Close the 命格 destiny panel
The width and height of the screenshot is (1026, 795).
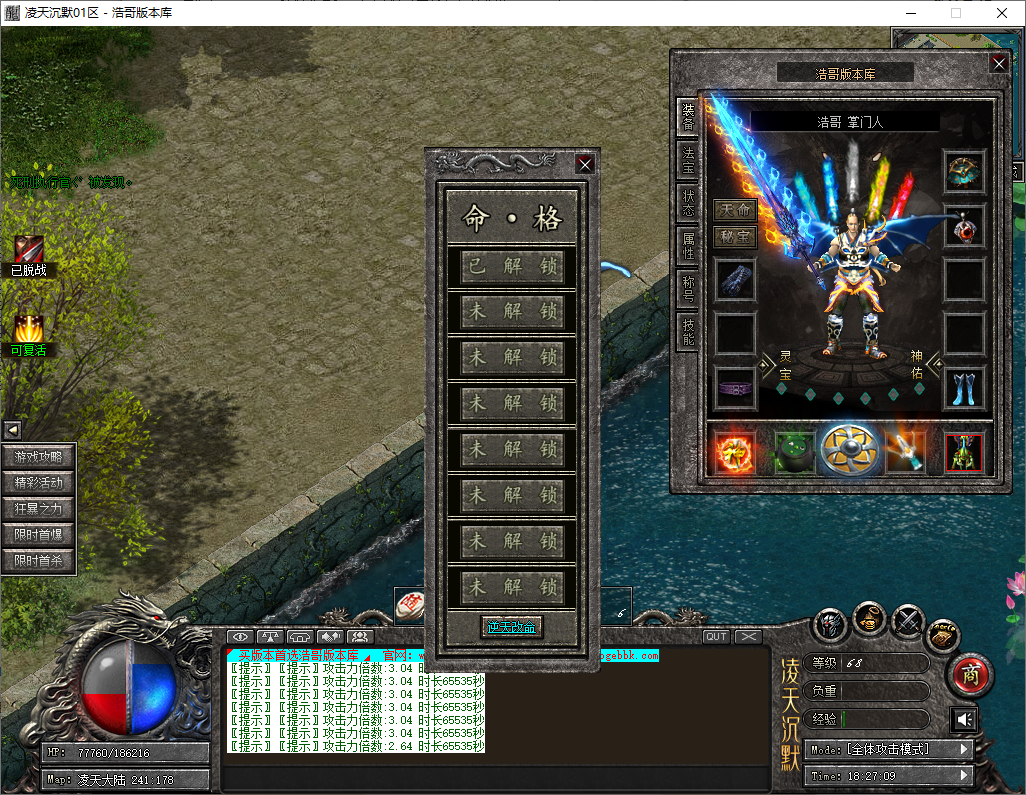point(586,165)
